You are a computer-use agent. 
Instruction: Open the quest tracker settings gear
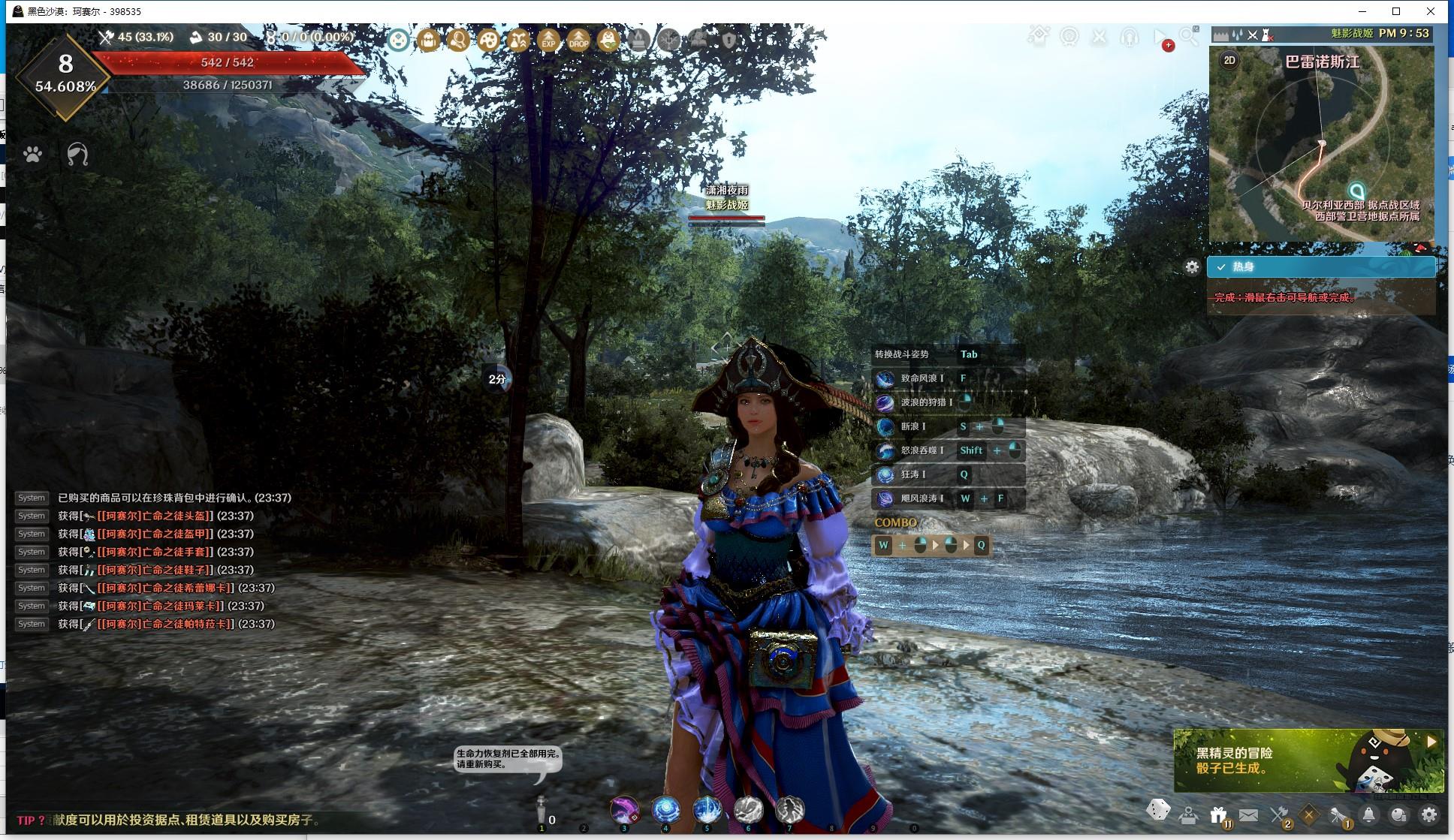point(1192,266)
